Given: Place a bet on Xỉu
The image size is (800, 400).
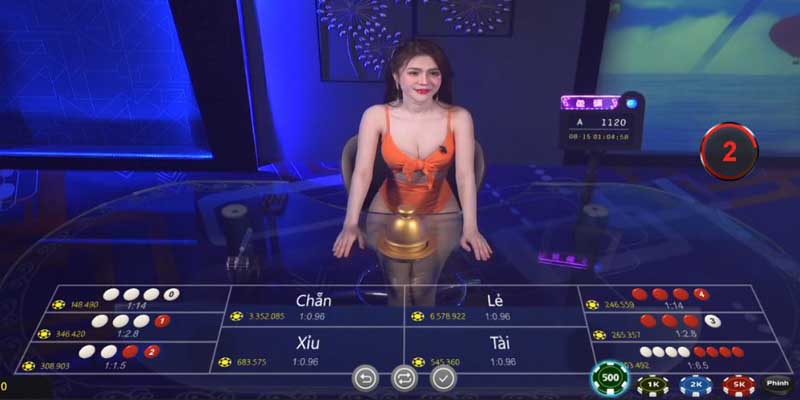Looking at the screenshot, I should point(308,350).
